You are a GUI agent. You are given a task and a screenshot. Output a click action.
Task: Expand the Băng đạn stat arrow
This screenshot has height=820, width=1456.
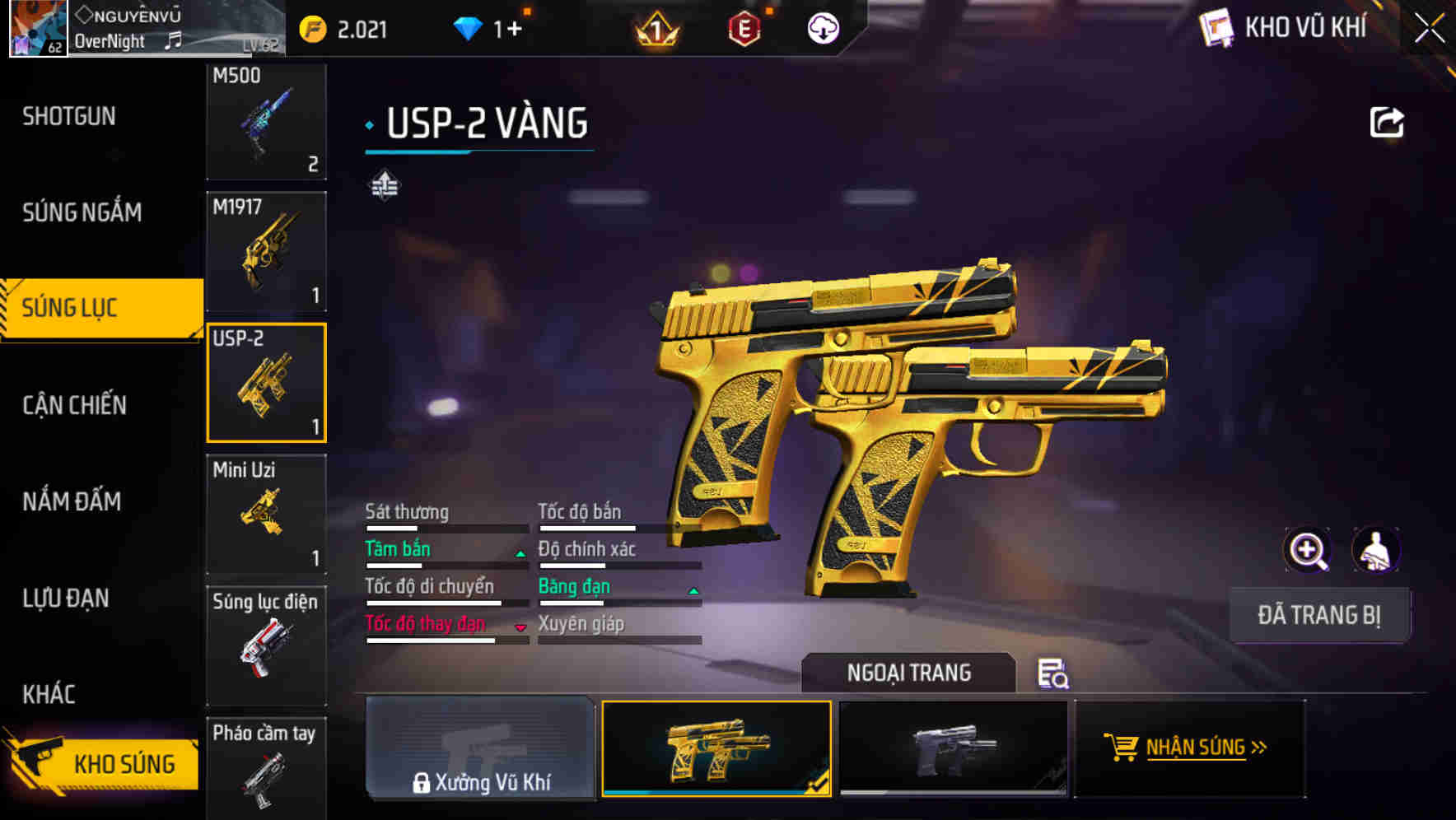(693, 590)
